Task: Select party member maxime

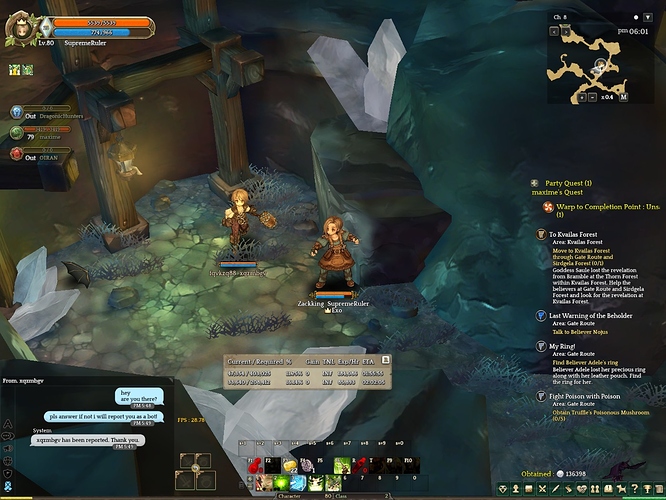Action: pos(17,133)
